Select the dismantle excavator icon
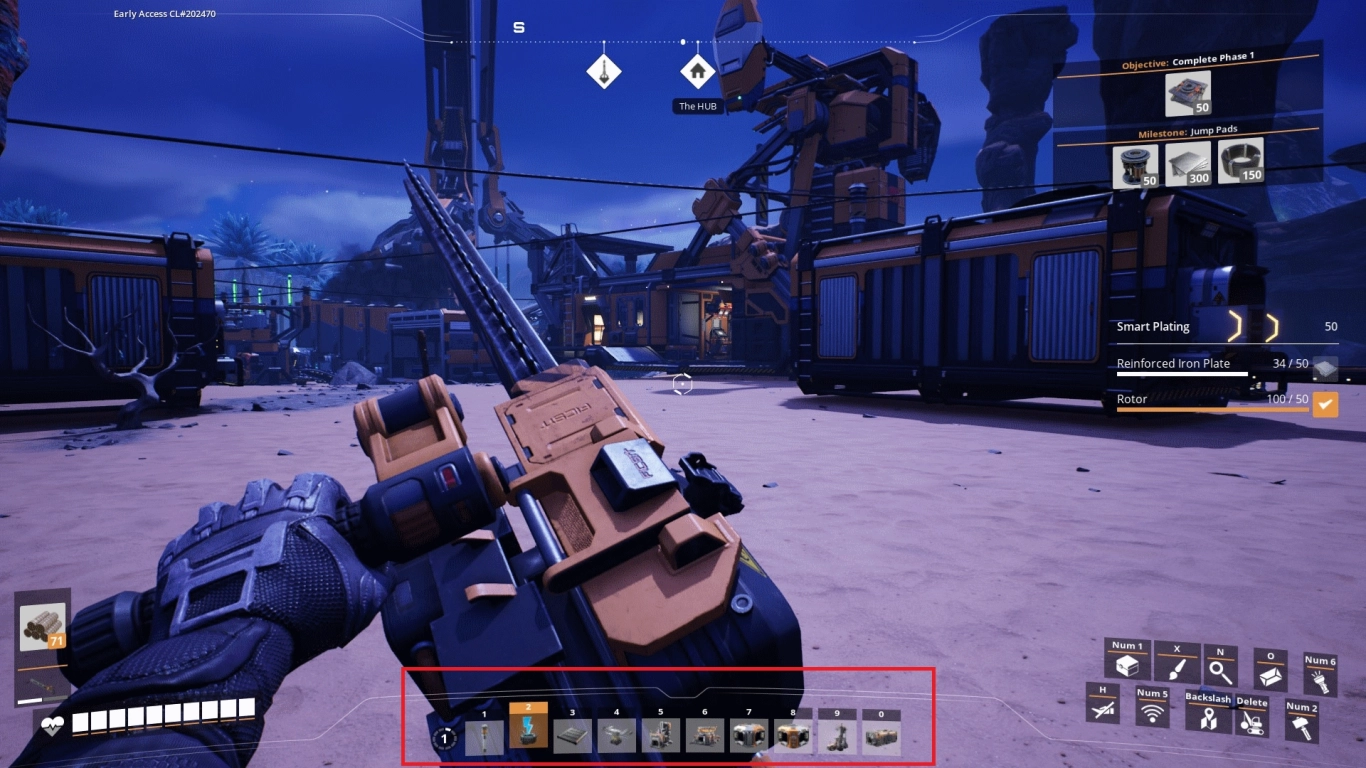 click(1252, 717)
